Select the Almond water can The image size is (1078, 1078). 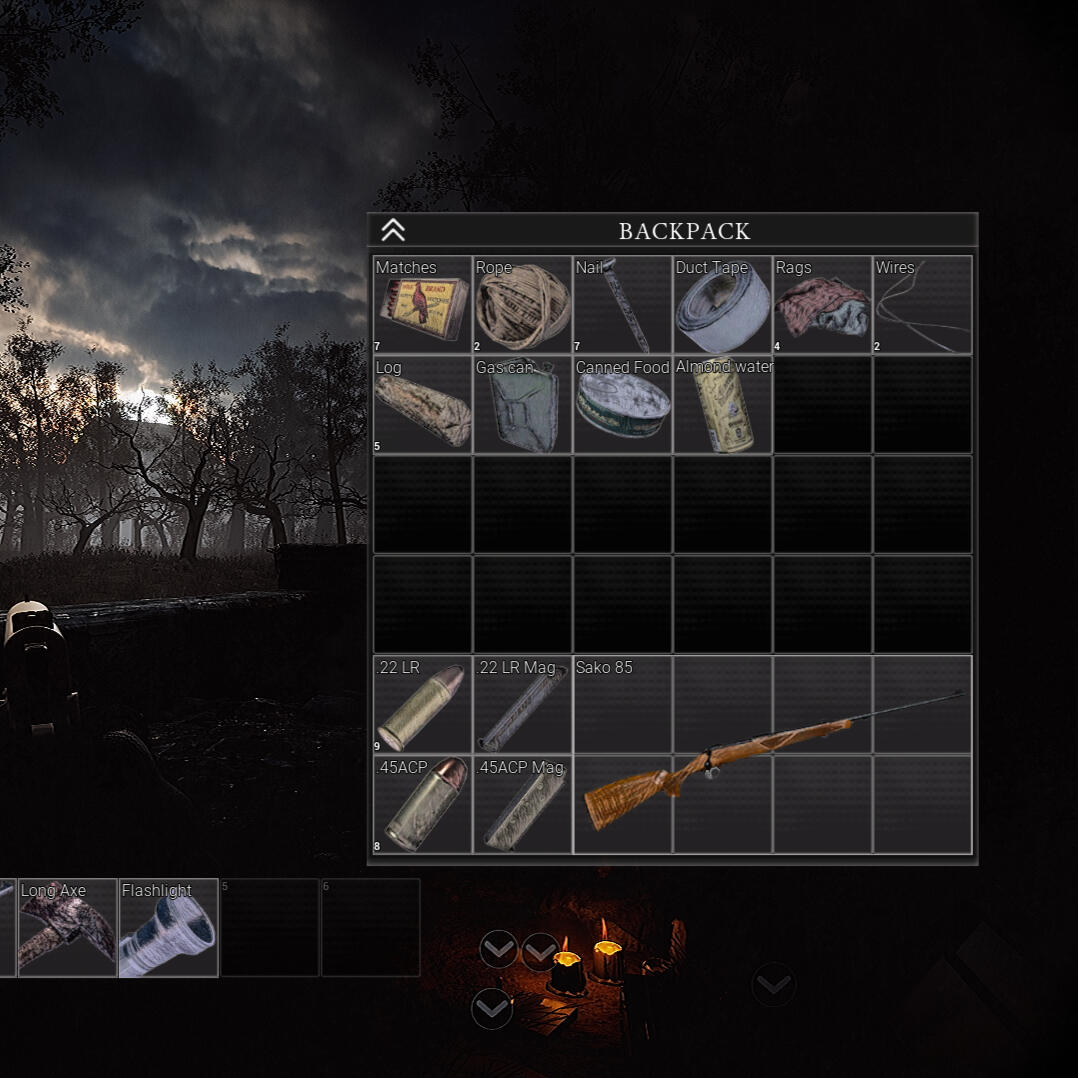[722, 405]
